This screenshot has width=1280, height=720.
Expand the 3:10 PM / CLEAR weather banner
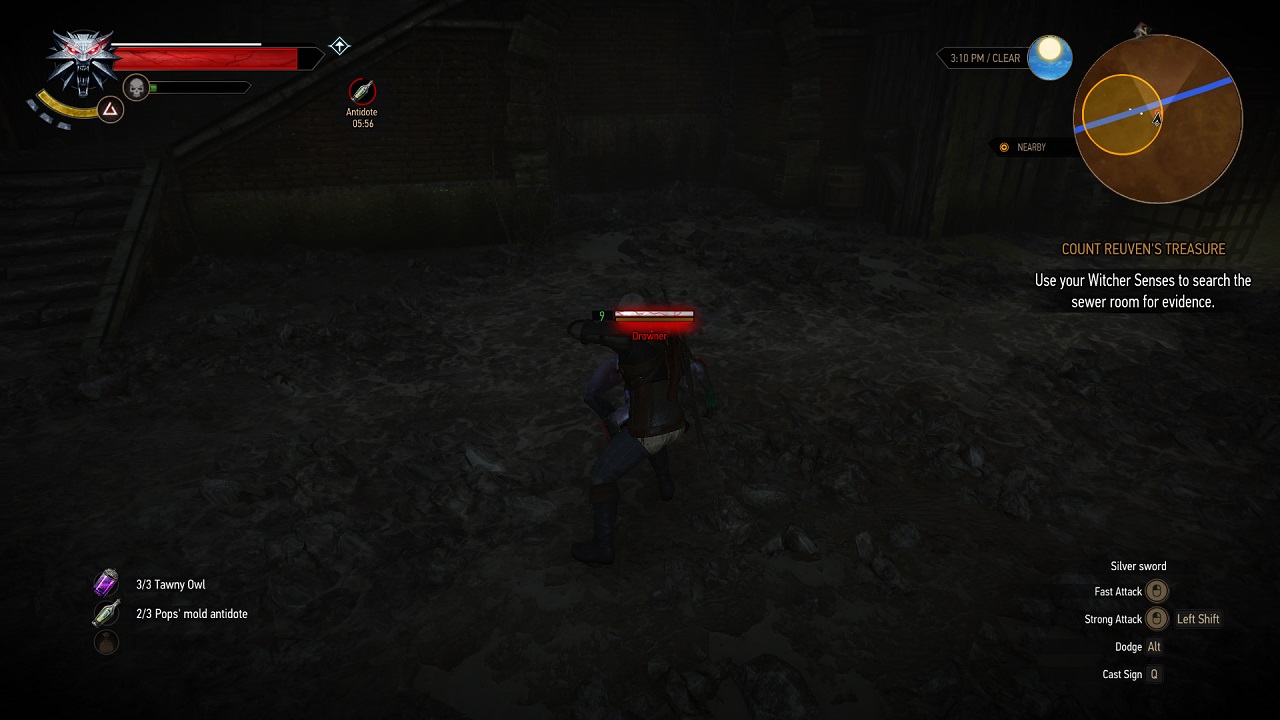coord(985,58)
